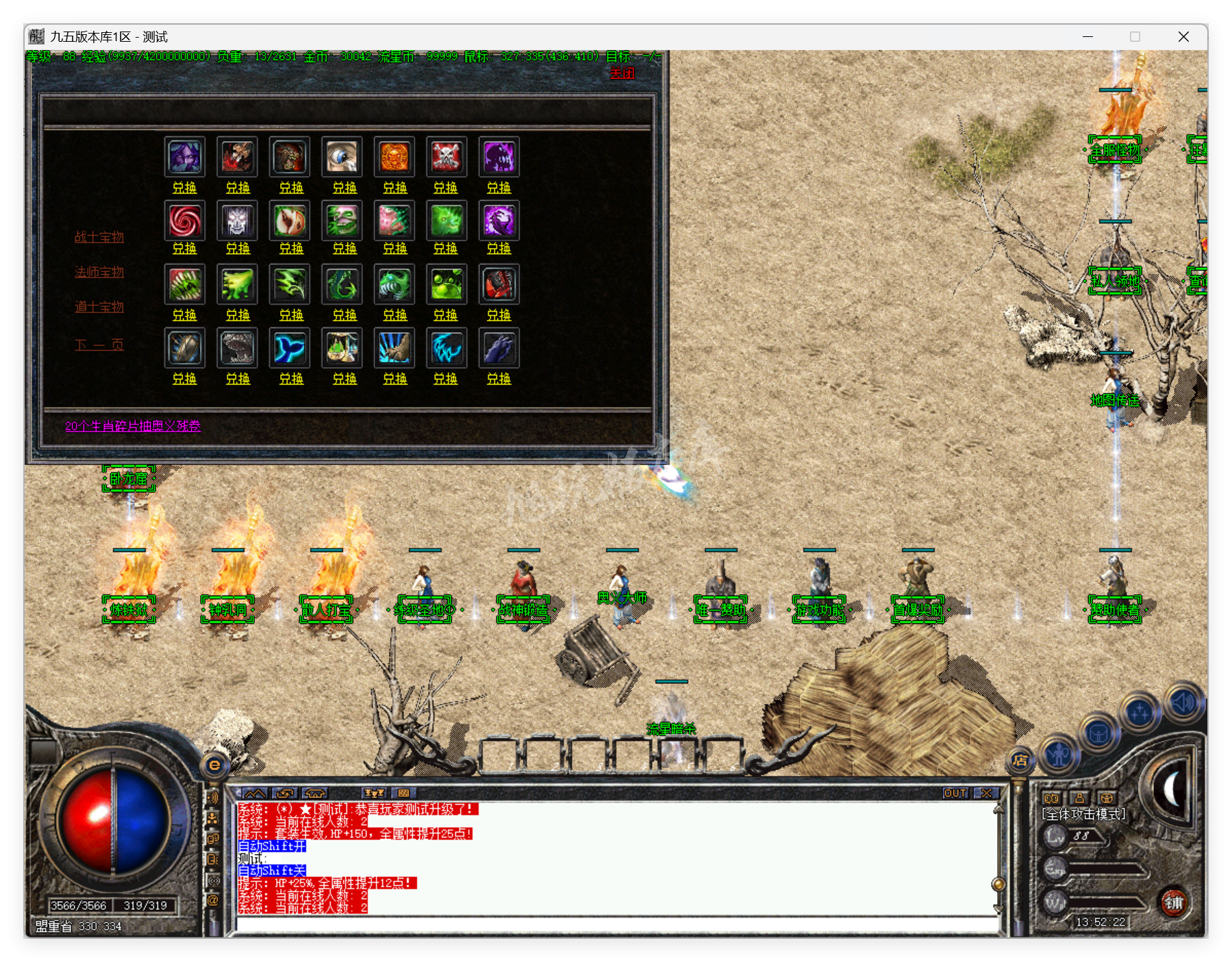Click 兑换 under the purple-haired face icon
Screen dimensions: 1232x962
(x=184, y=188)
